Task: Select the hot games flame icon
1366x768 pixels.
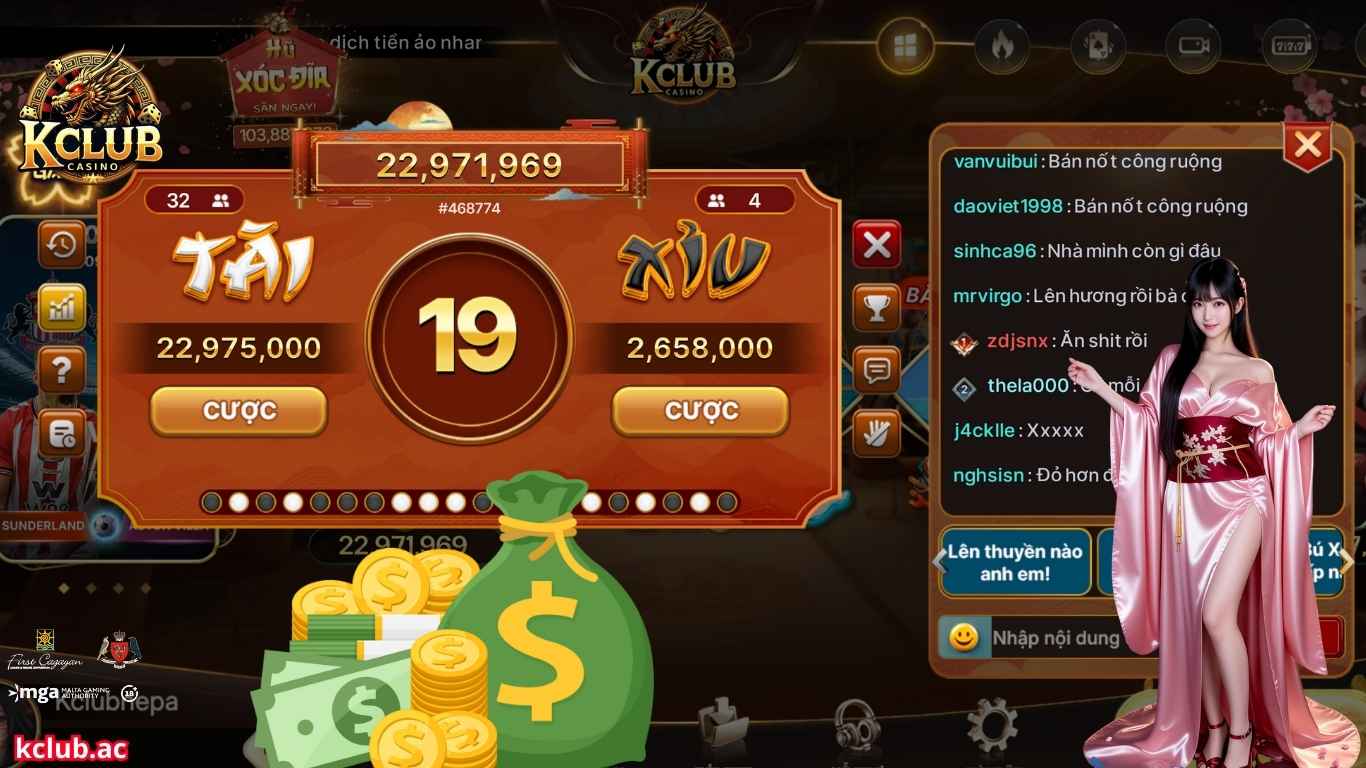Action: (1000, 44)
